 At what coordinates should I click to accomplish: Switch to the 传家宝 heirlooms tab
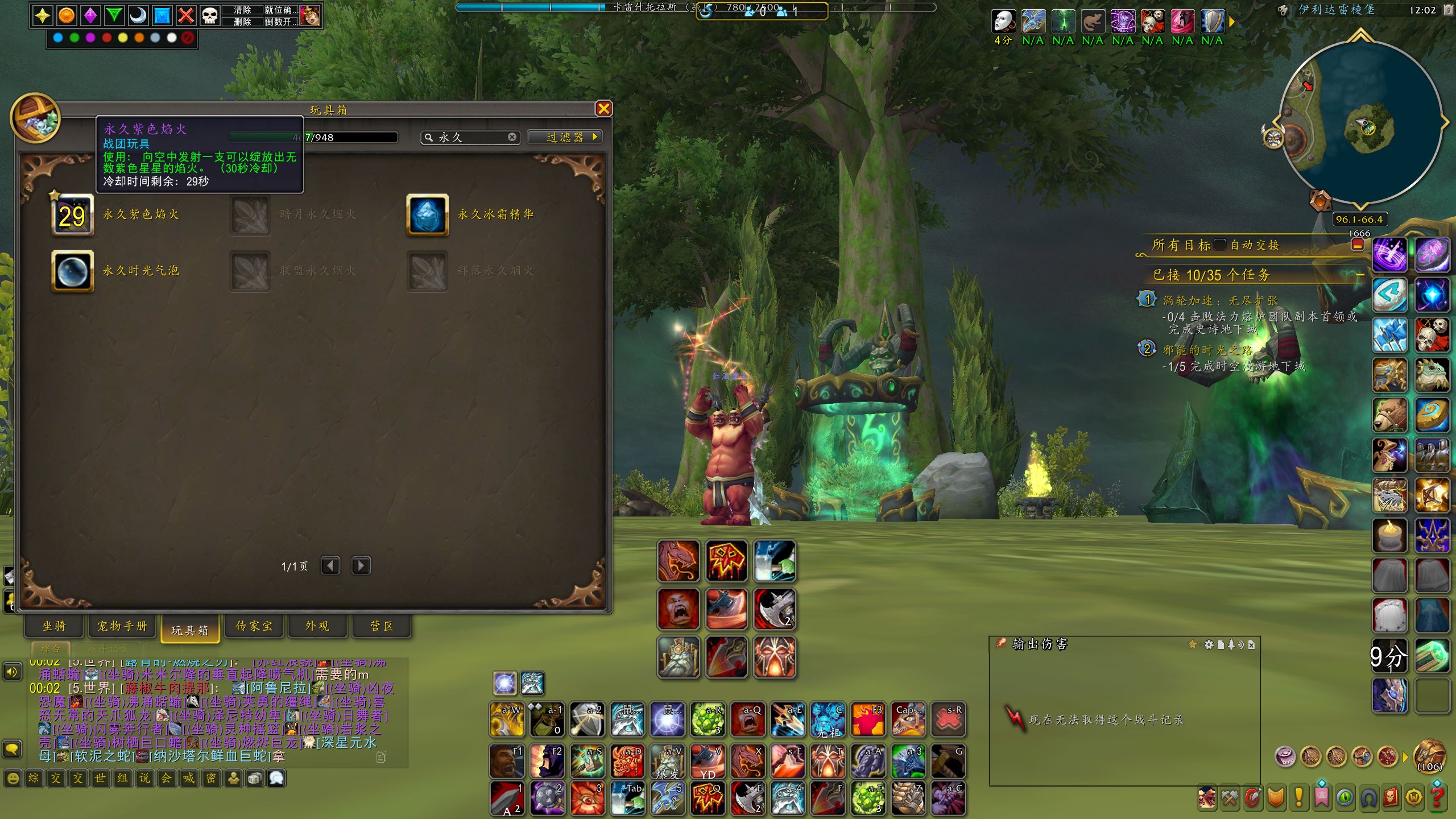[254, 626]
